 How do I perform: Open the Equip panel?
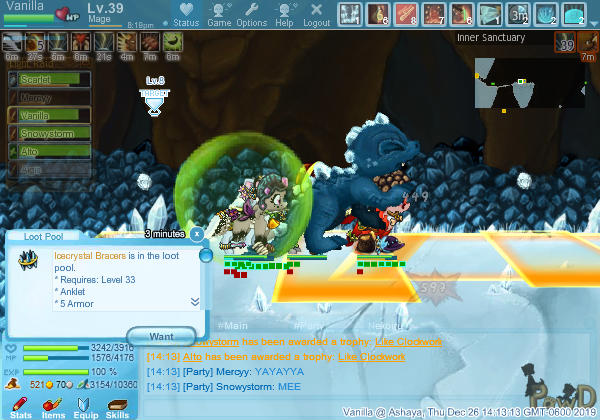point(85,404)
